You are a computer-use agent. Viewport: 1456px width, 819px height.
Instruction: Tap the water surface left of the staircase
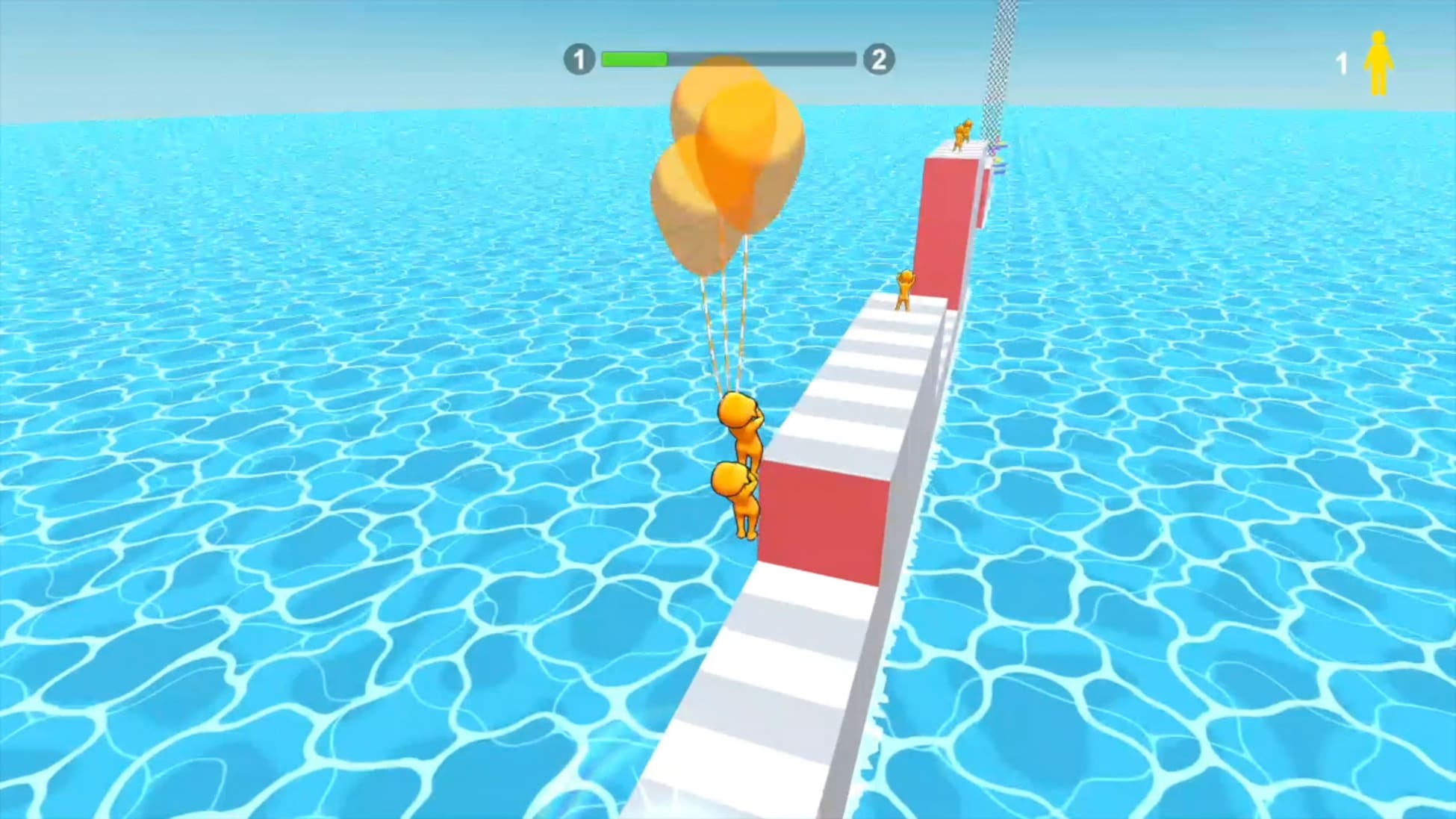click(x=373, y=523)
